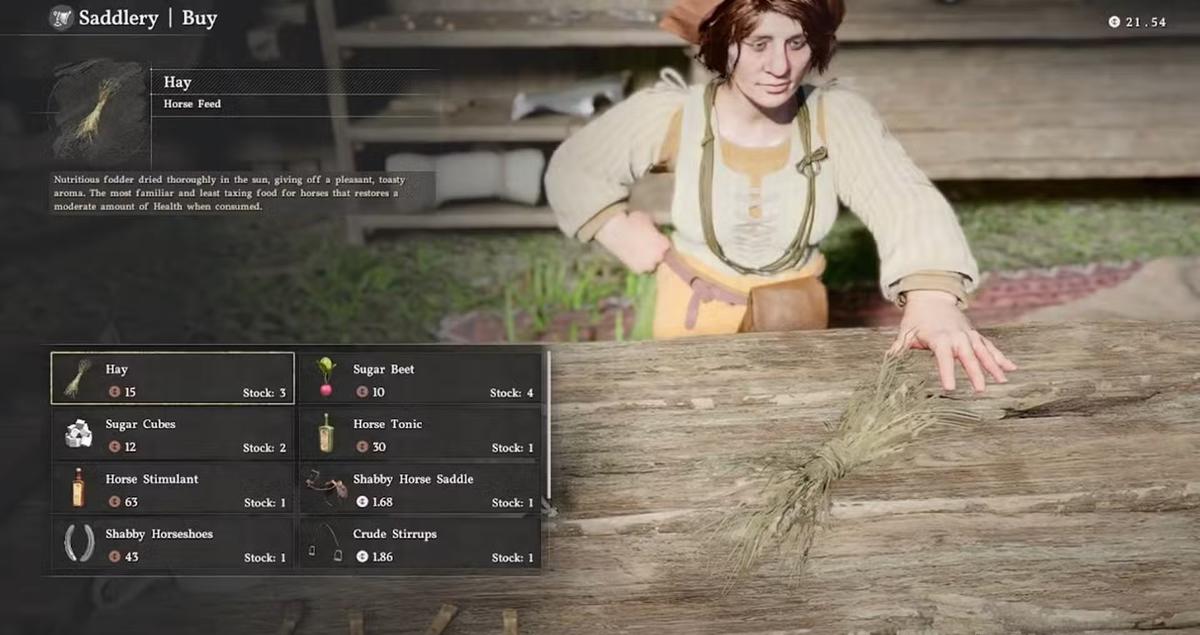
Task: Select the Shabby Horse Saddle listing
Action: click(x=420, y=489)
